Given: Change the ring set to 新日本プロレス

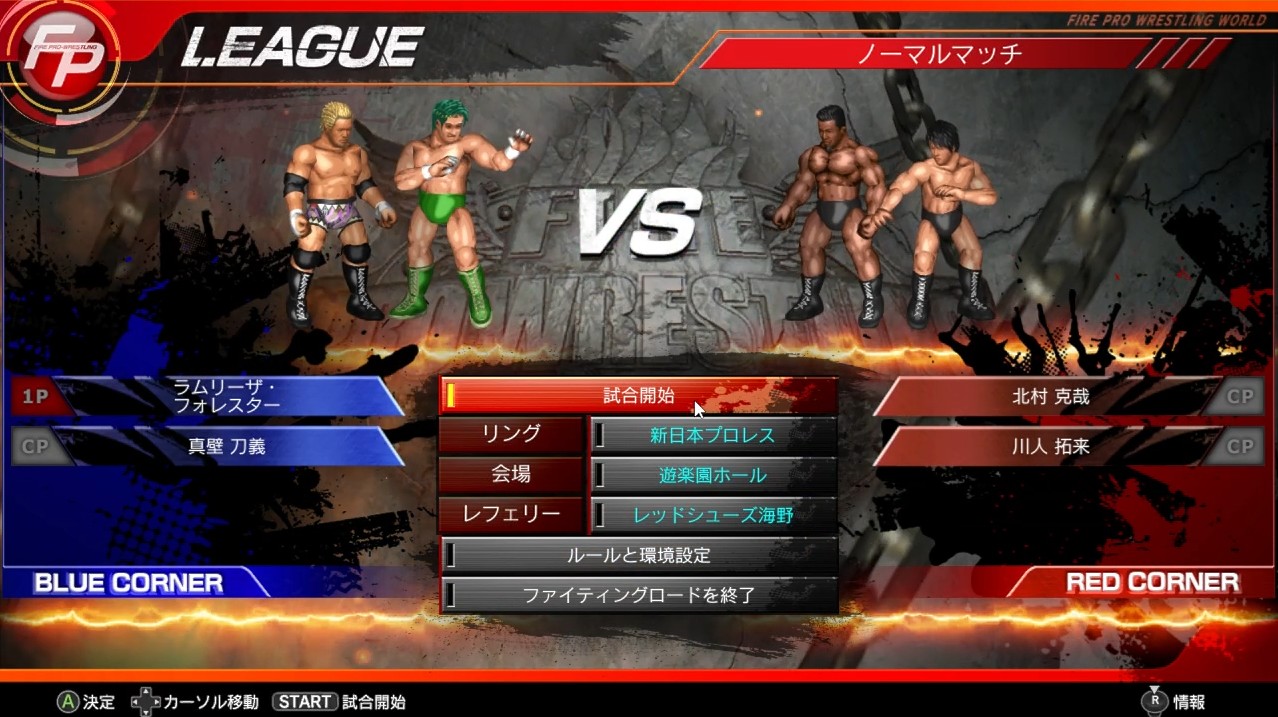Looking at the screenshot, I should [712, 436].
